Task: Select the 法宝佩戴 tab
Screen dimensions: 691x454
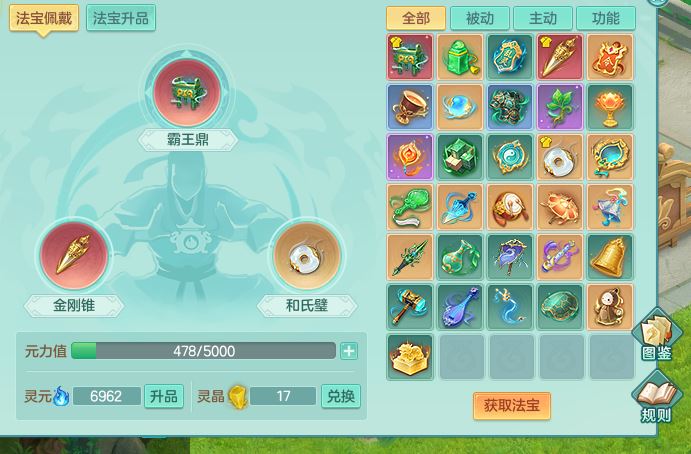Action: click(x=45, y=19)
